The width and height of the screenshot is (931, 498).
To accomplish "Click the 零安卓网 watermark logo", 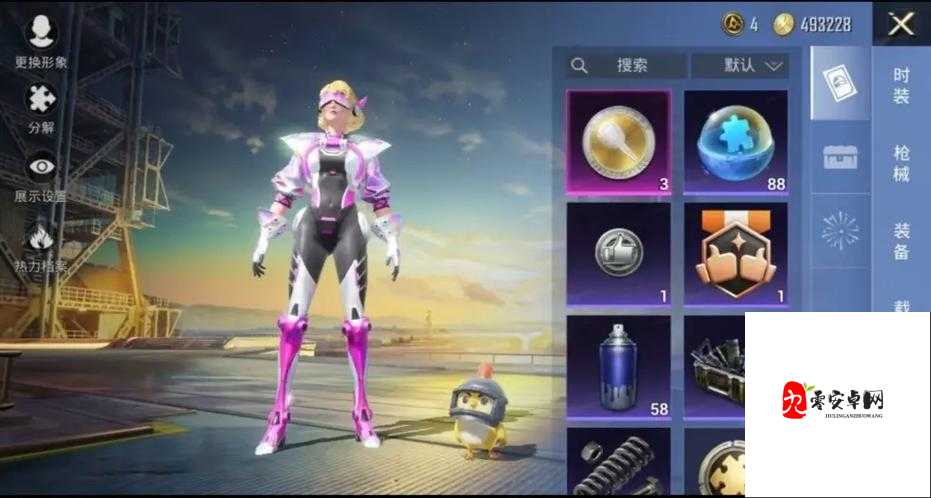I will tap(835, 400).
